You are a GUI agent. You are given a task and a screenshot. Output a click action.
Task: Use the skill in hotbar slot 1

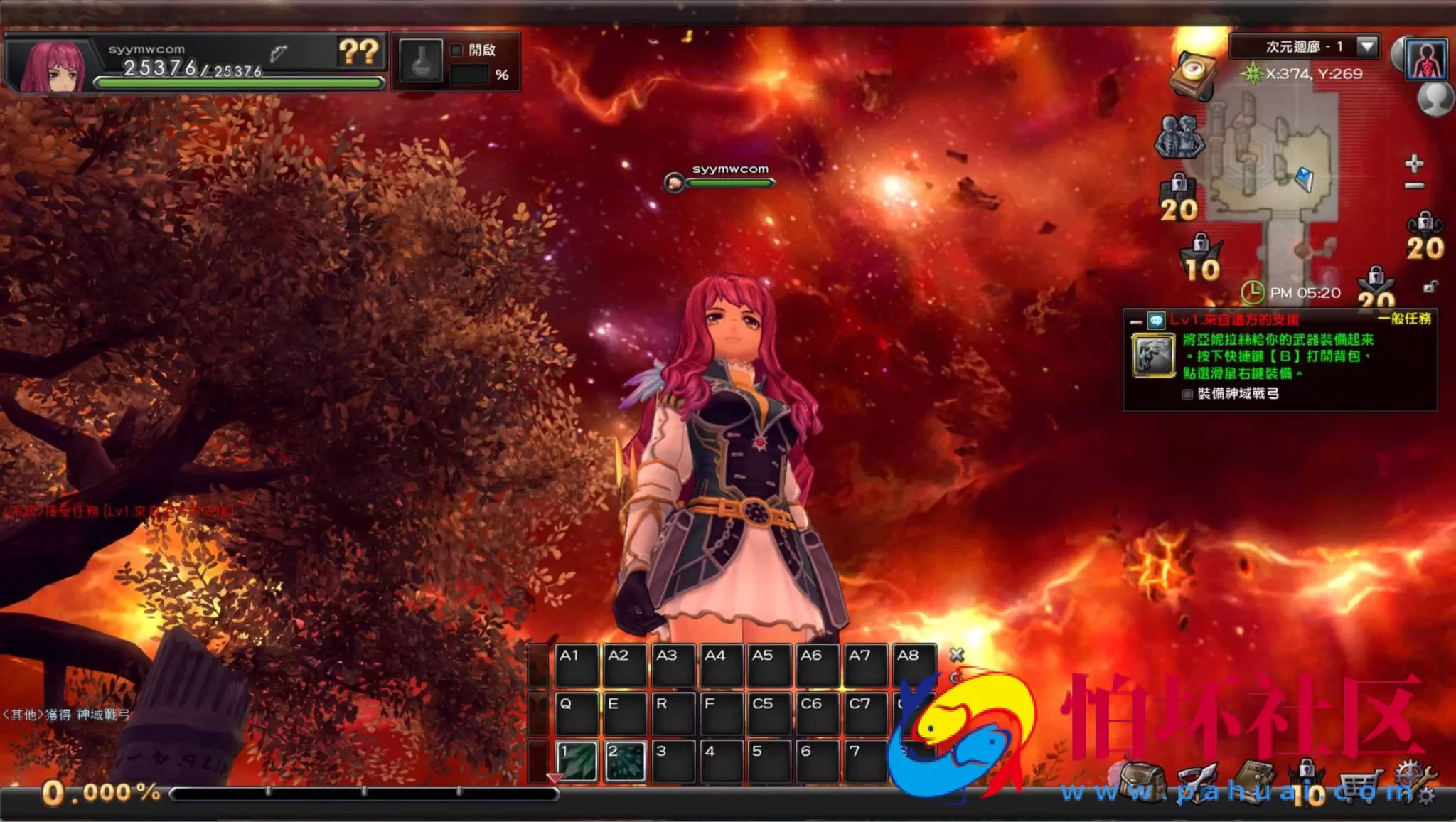click(577, 761)
